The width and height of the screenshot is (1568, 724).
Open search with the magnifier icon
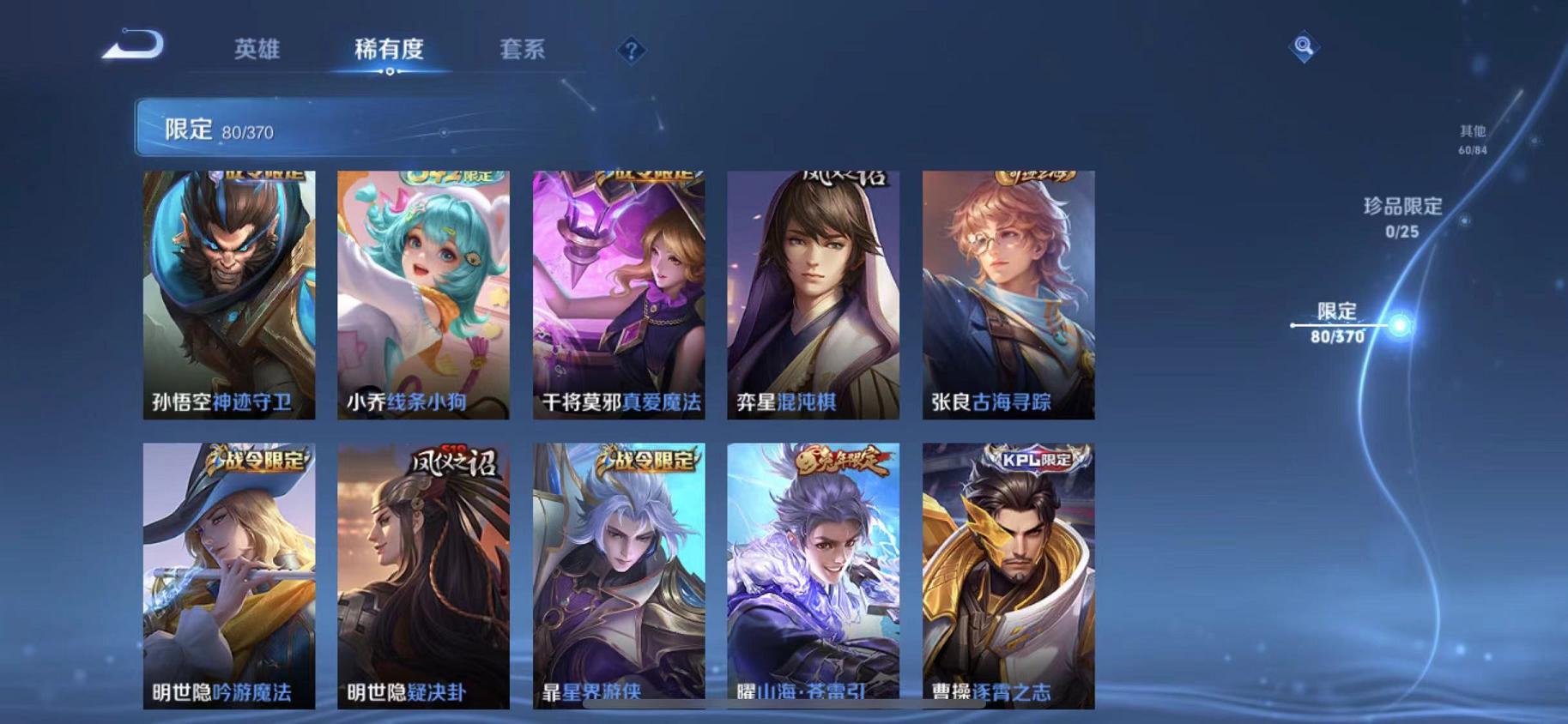click(x=1304, y=47)
